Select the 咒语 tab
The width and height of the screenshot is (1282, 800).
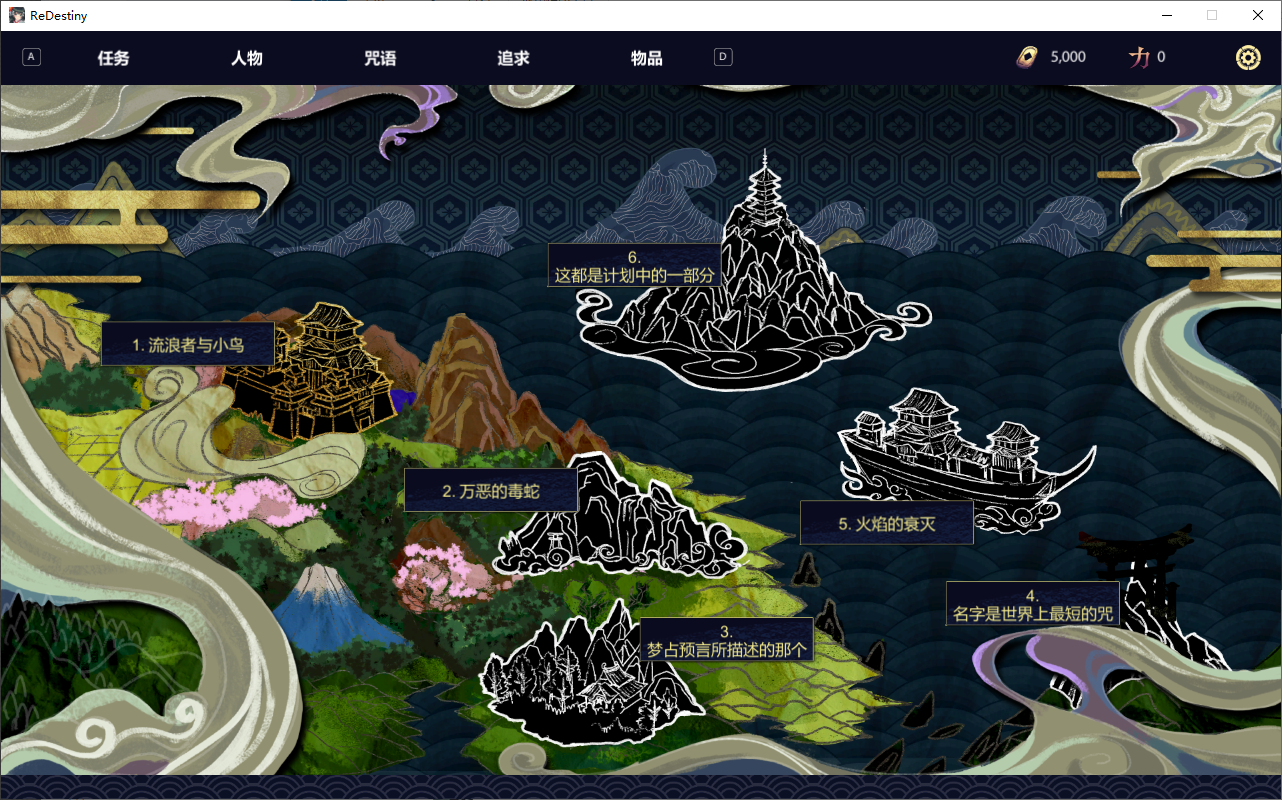380,58
